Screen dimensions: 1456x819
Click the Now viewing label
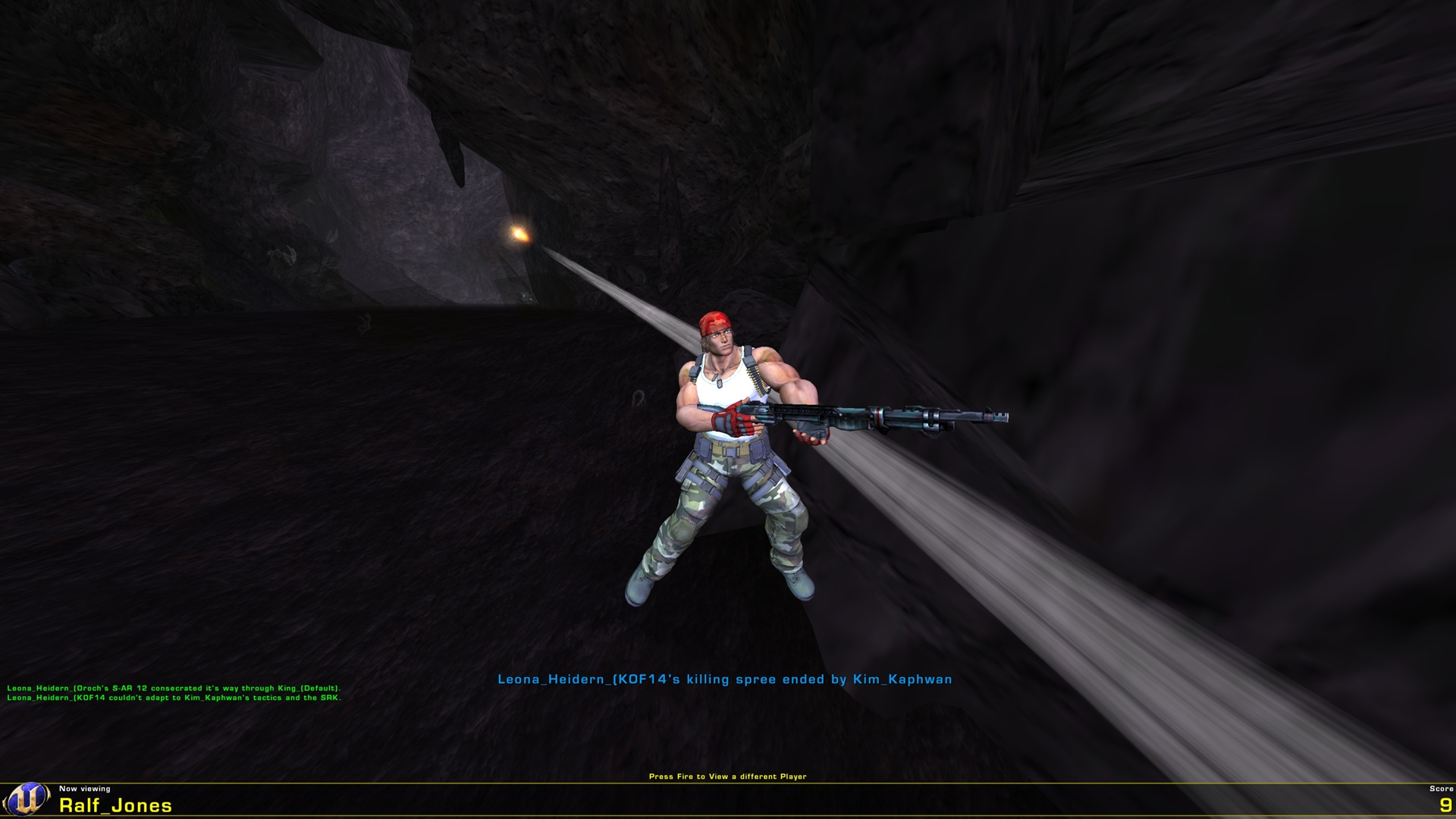pyautogui.click(x=86, y=790)
